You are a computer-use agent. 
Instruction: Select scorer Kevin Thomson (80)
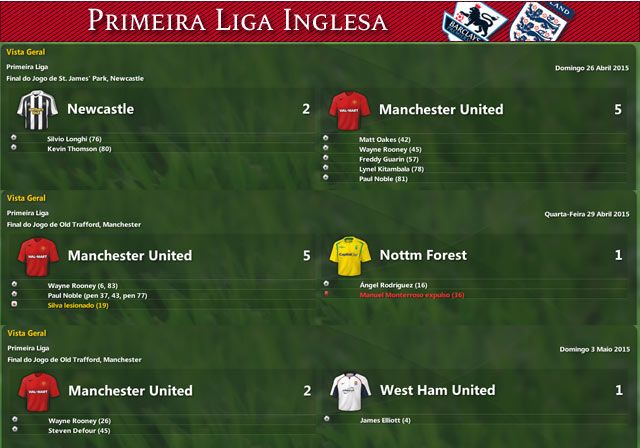79,149
